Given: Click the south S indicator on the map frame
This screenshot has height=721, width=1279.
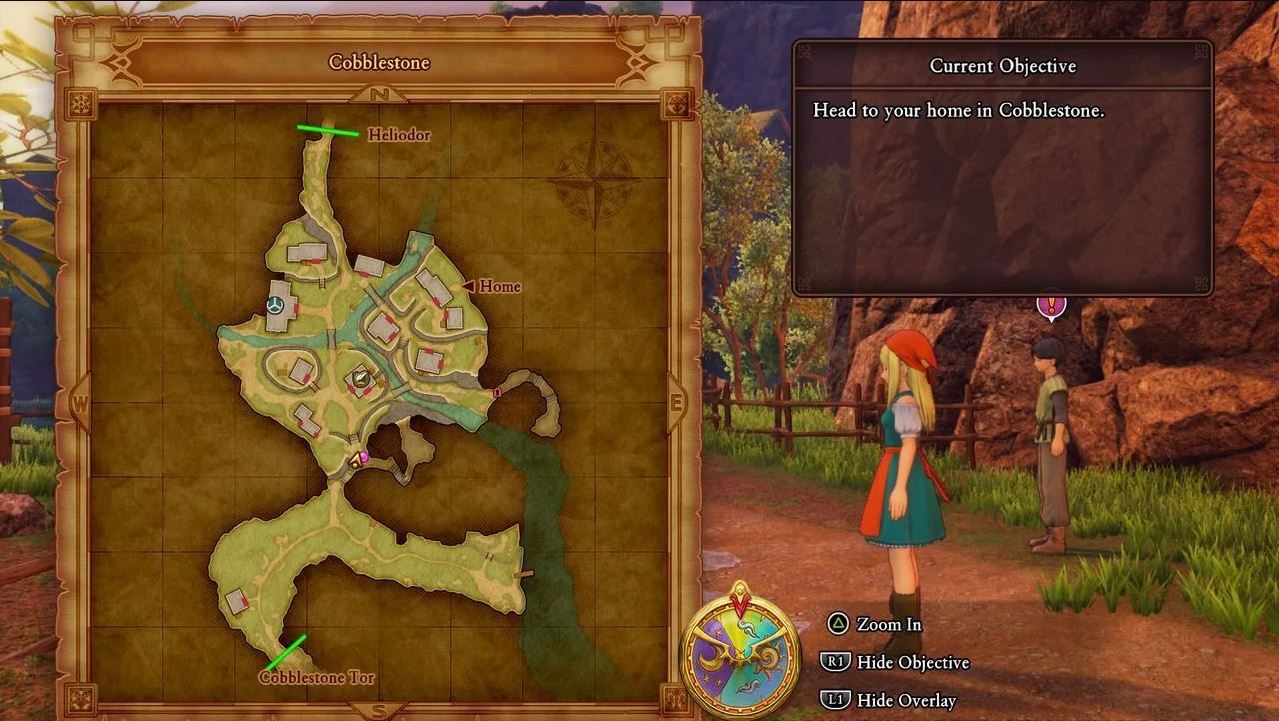Looking at the screenshot, I should (379, 711).
